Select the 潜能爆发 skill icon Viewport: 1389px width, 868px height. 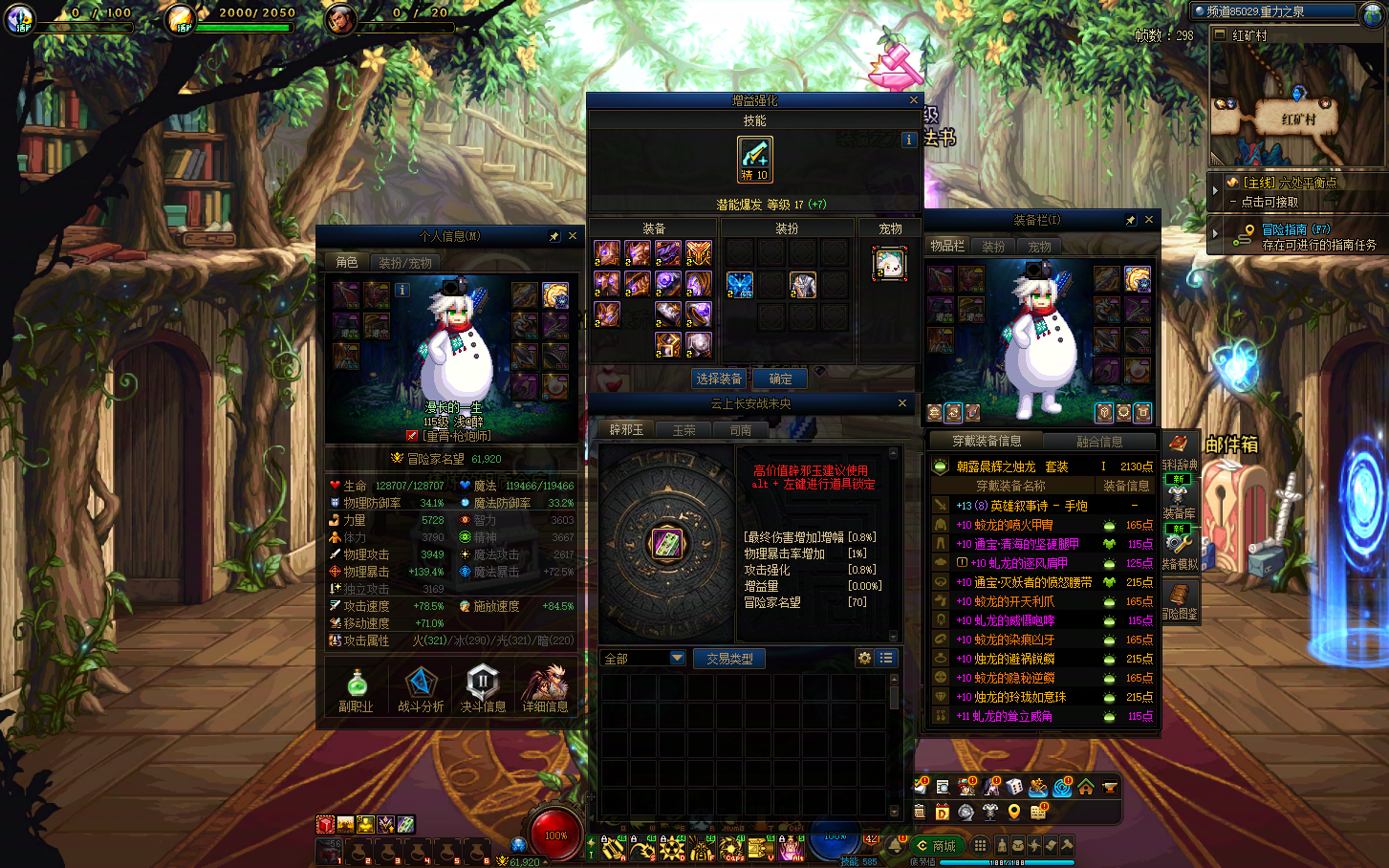[x=754, y=159]
